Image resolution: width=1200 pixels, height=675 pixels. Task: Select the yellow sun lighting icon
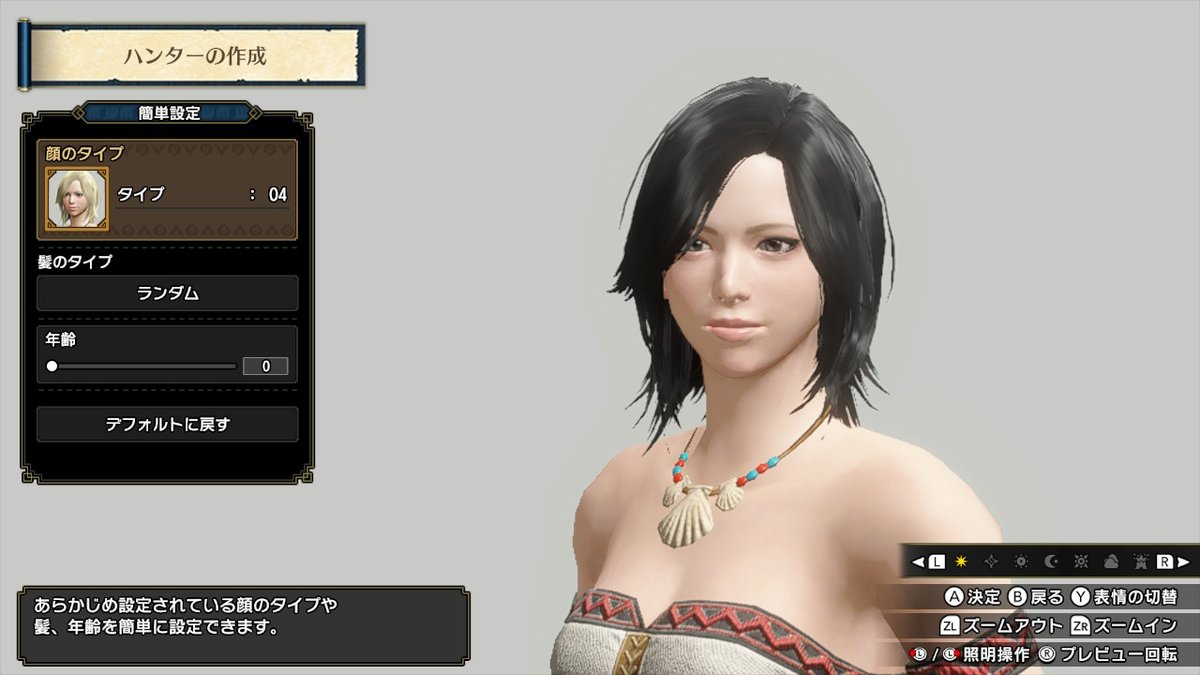[962, 562]
